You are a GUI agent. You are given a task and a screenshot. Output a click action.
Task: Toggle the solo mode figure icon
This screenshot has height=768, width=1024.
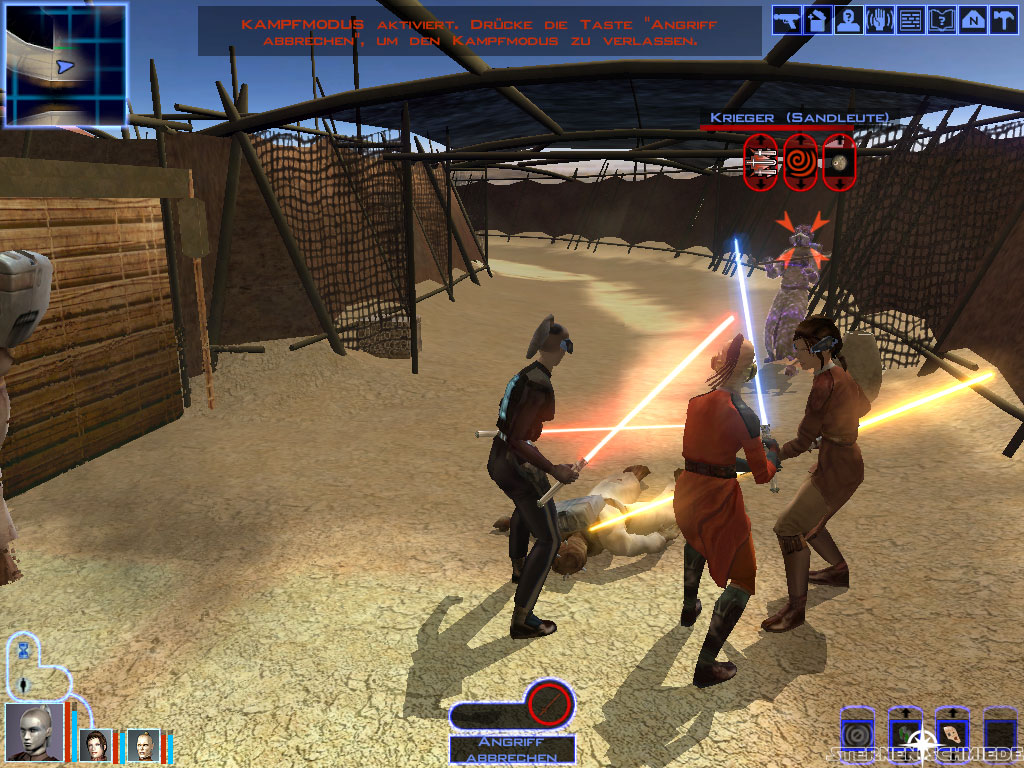(23, 685)
